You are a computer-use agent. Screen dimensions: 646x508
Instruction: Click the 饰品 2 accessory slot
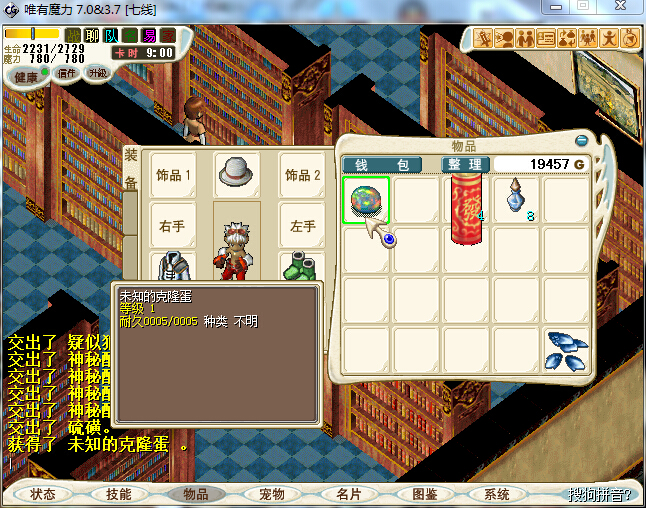303,175
